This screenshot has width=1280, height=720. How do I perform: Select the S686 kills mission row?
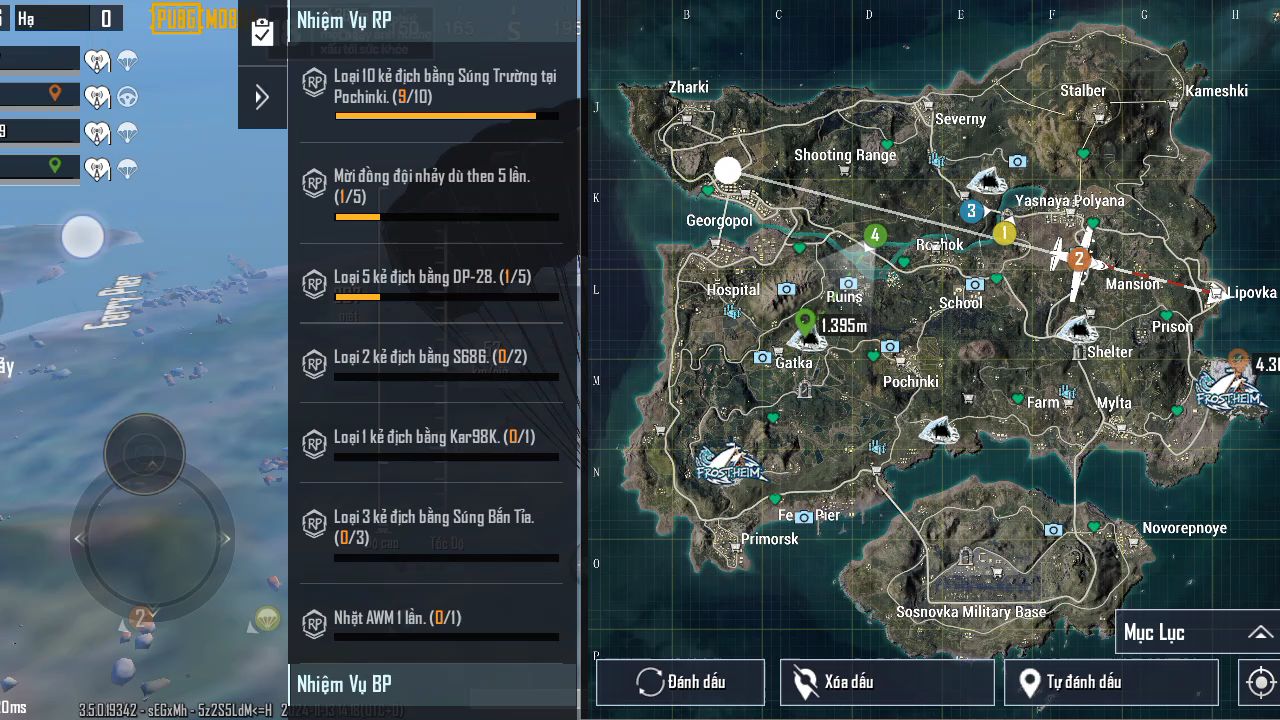pyautogui.click(x=432, y=362)
